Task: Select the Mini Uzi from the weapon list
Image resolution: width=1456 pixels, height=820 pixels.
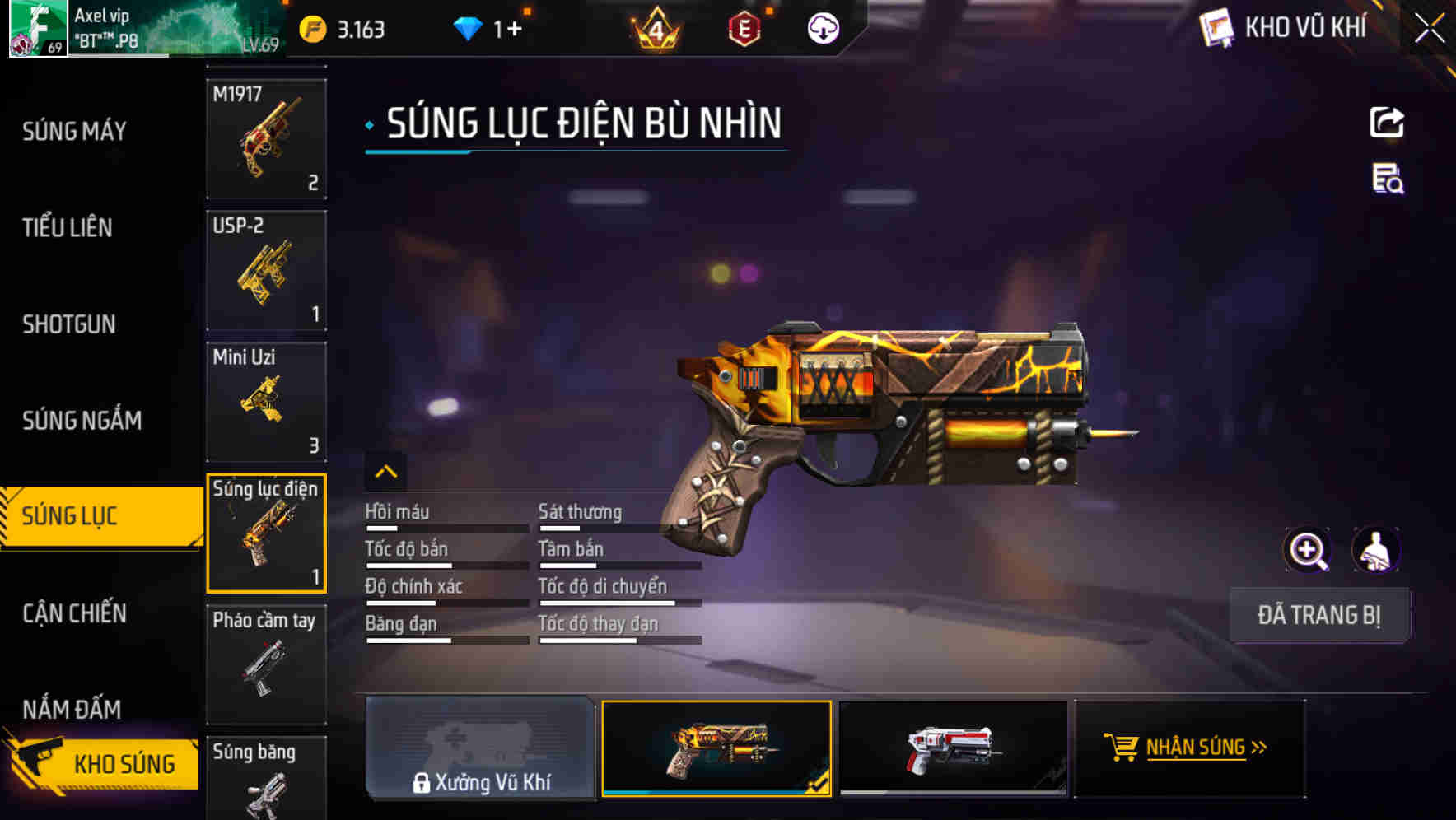Action: coord(266,401)
